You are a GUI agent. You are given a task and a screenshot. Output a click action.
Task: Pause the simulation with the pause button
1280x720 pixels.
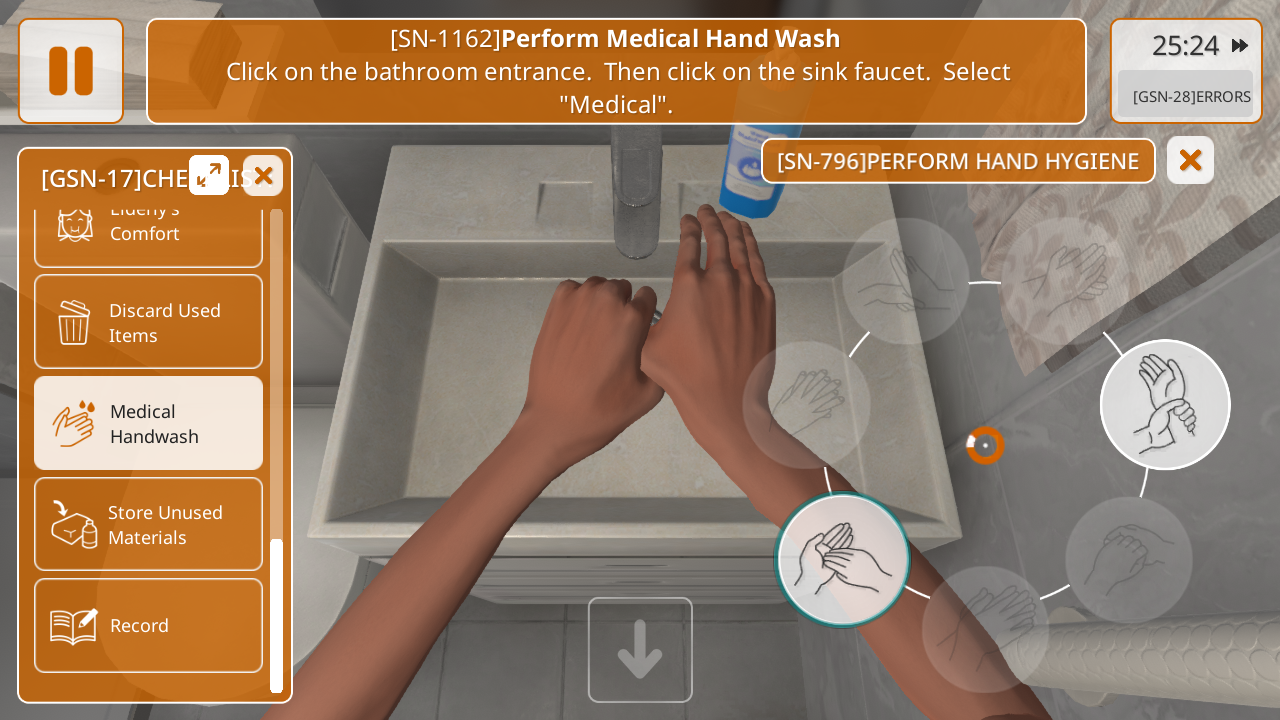pos(71,71)
